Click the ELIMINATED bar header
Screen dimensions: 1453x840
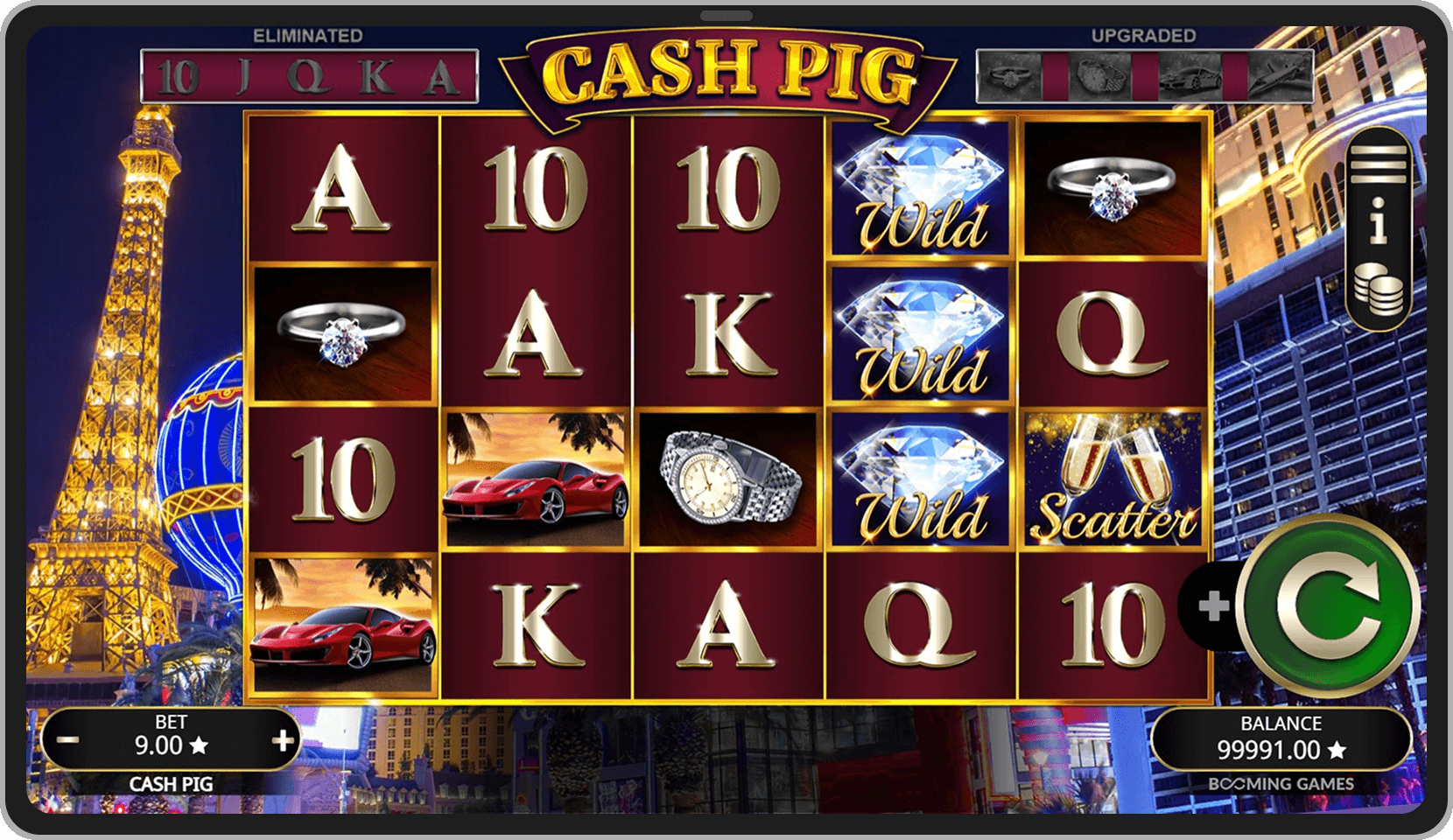306,35
